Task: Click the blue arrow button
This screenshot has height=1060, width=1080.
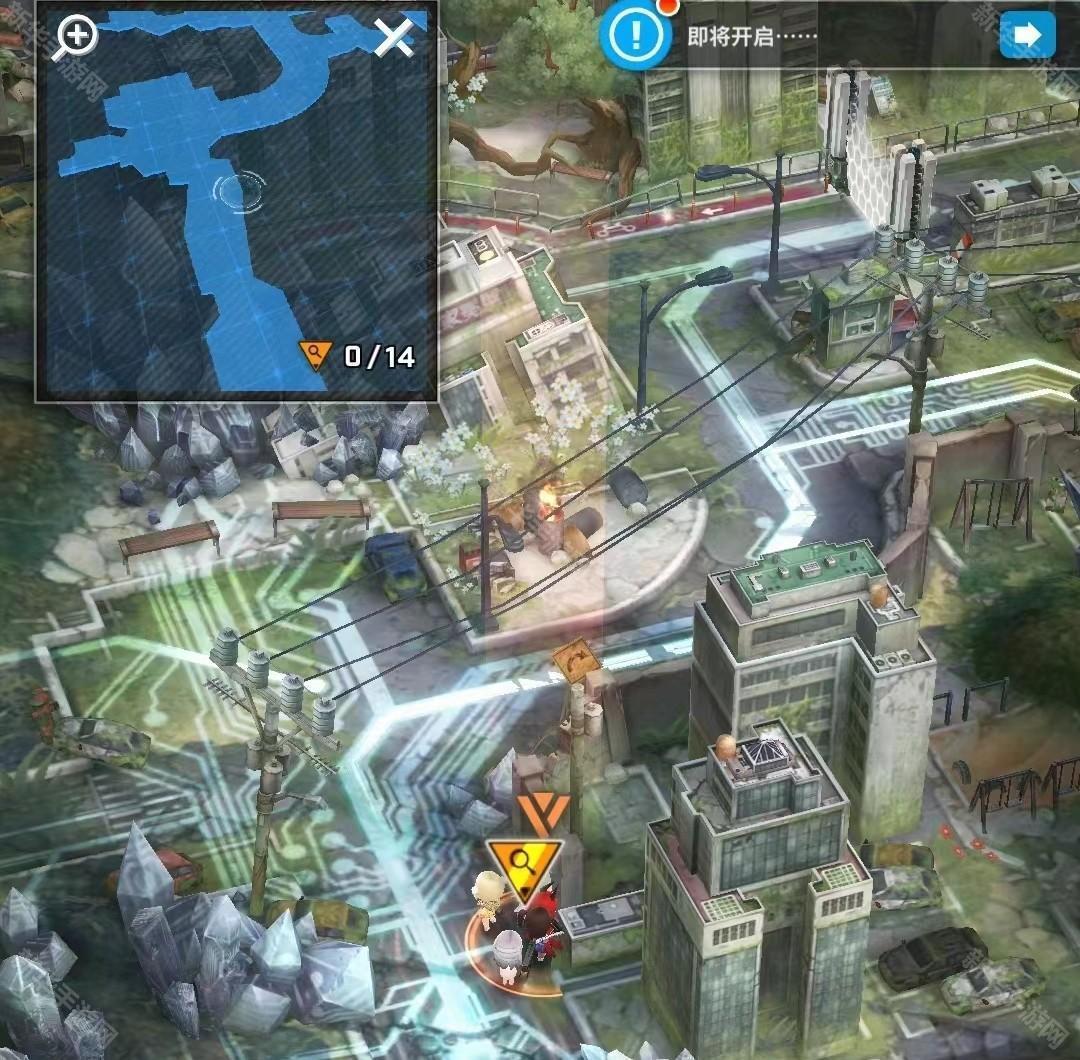Action: (1027, 36)
